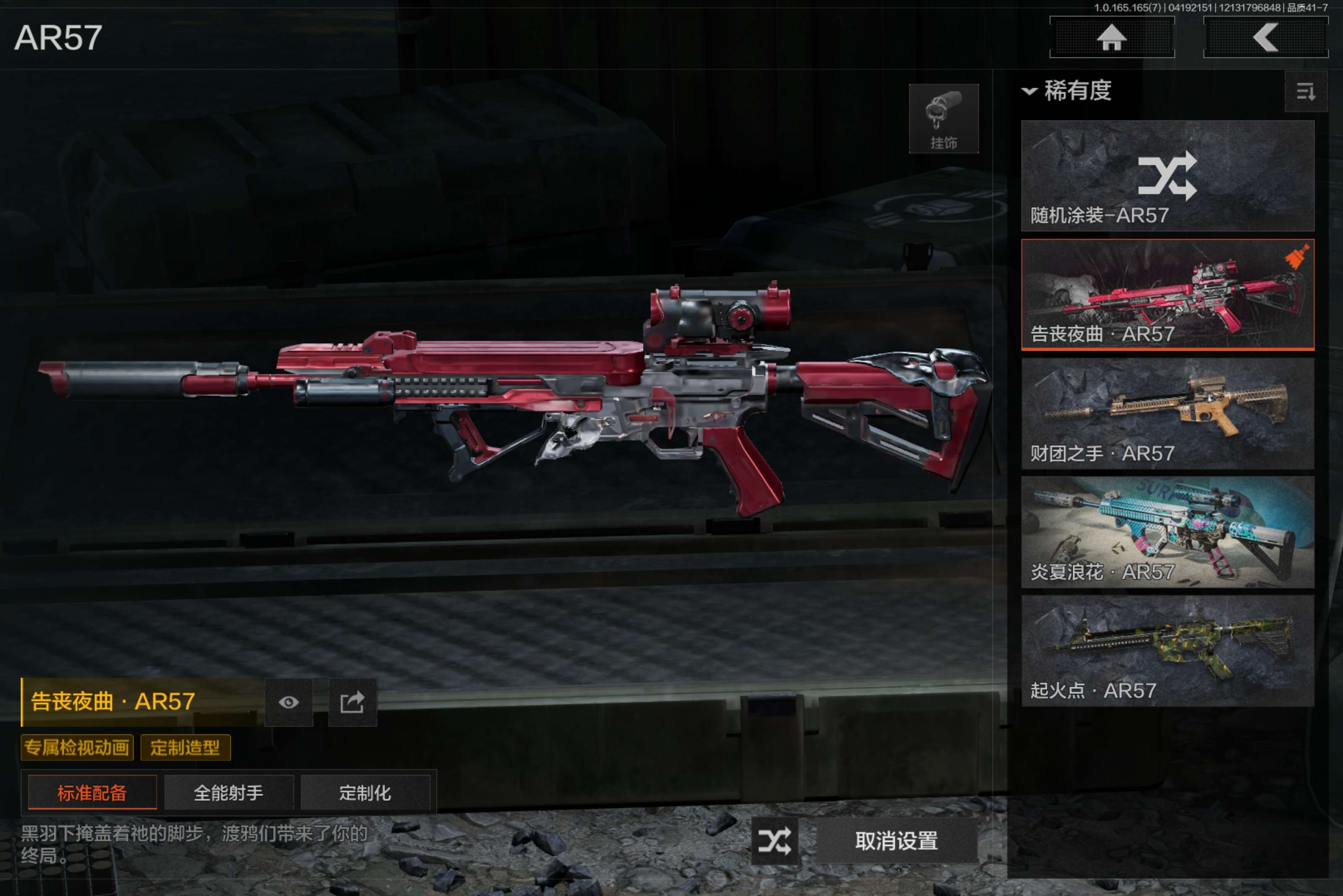
Task: Pick the 炎夏浪花 · AR57 skin
Action: [1167, 532]
